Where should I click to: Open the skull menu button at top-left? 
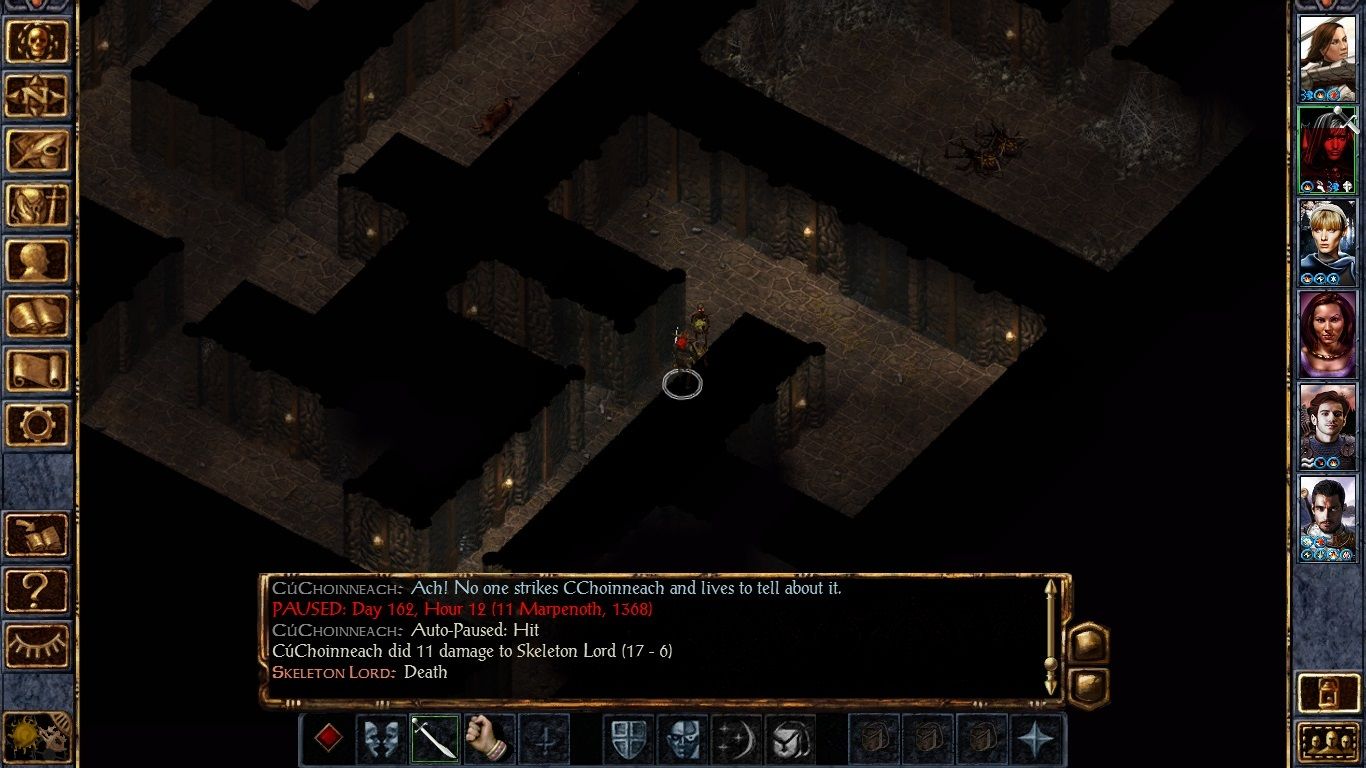tap(38, 41)
